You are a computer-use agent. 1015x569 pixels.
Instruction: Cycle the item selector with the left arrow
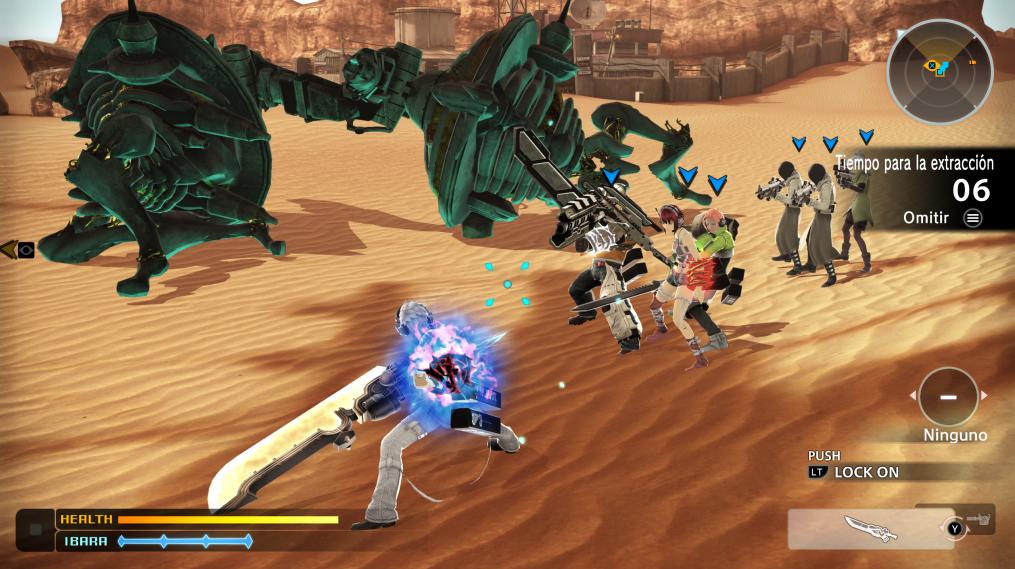911,396
